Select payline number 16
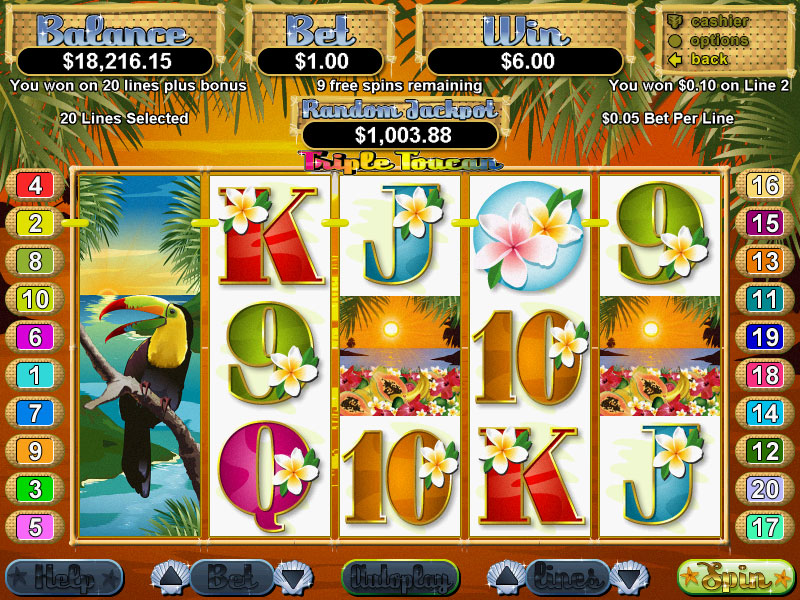 [x=765, y=185]
